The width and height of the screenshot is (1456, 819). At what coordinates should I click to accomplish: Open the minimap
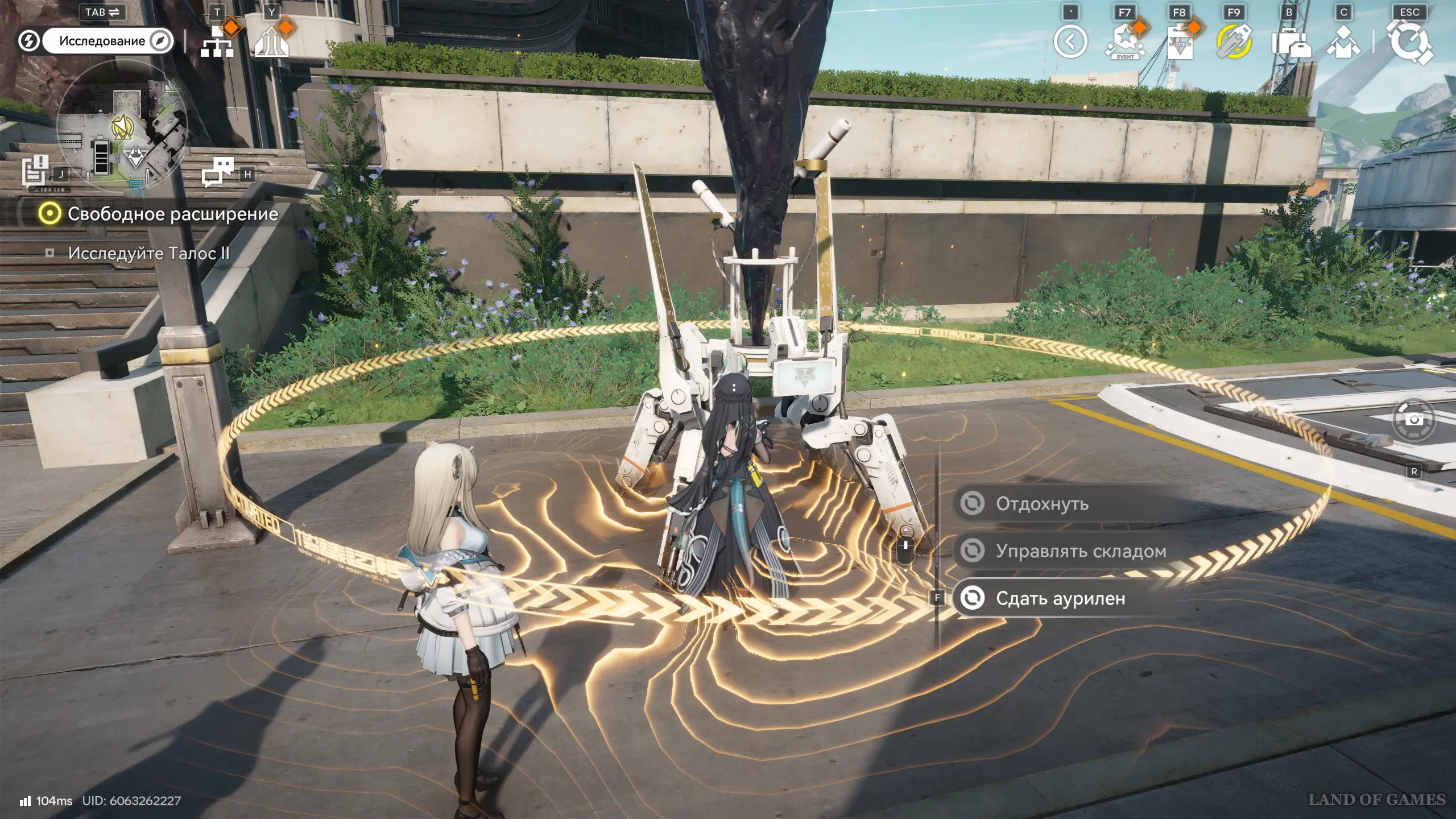coord(121,126)
